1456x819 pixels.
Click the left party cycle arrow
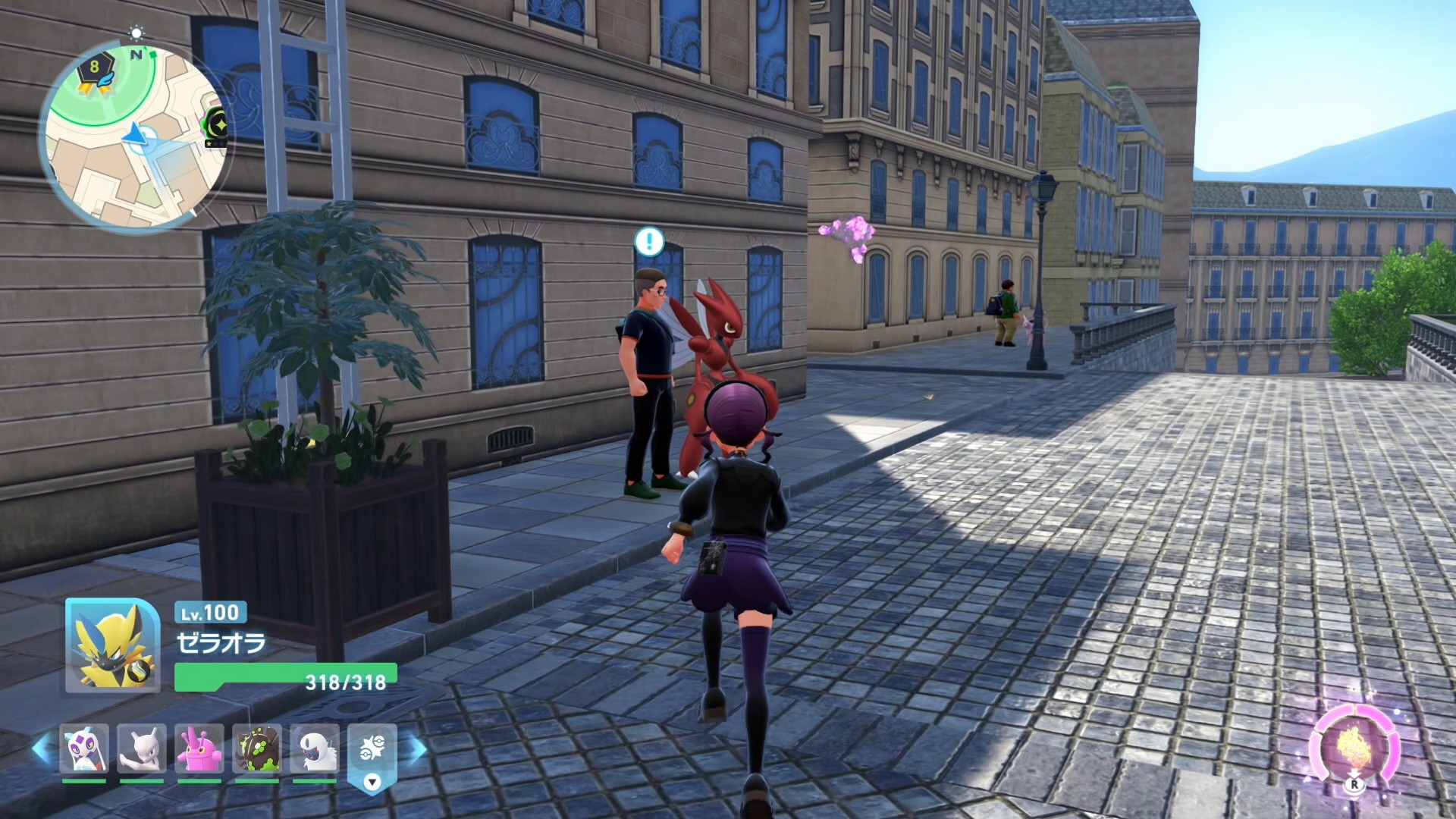tap(41, 748)
